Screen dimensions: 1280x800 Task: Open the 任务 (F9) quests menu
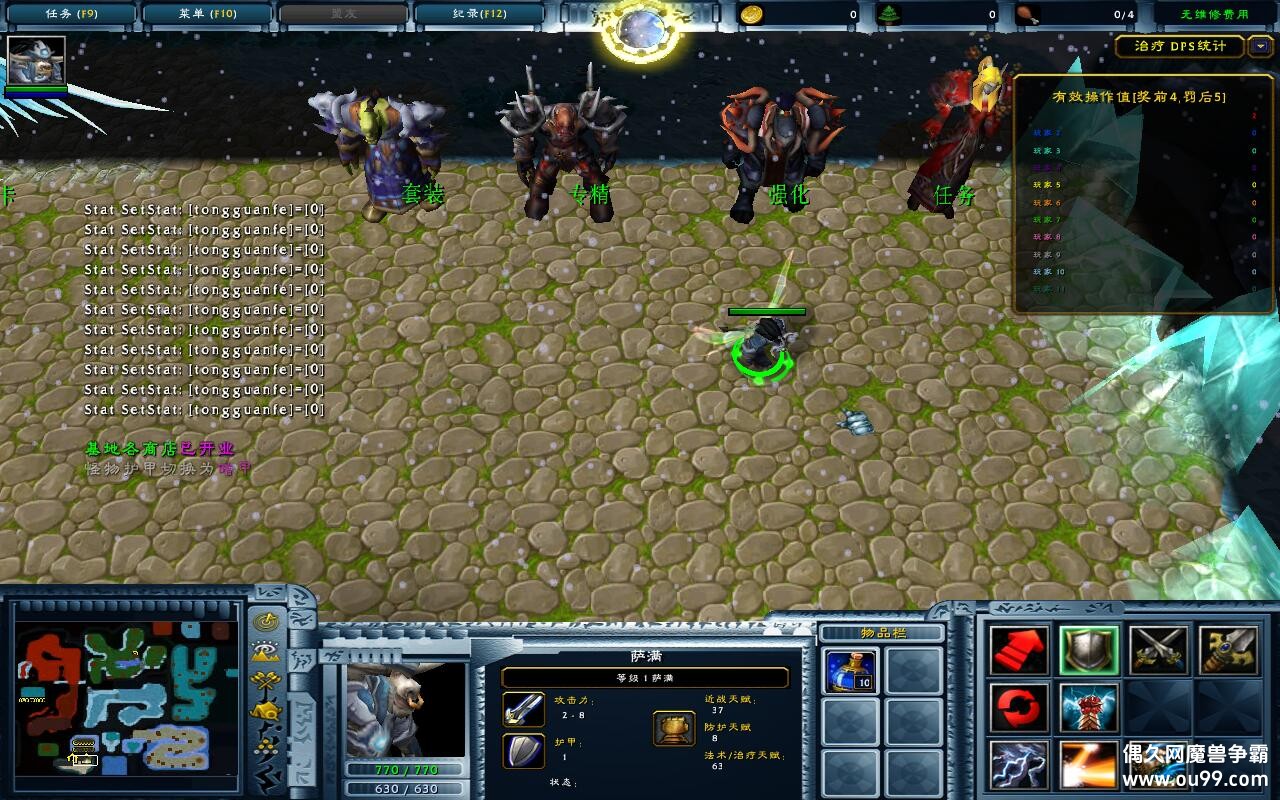[x=70, y=14]
